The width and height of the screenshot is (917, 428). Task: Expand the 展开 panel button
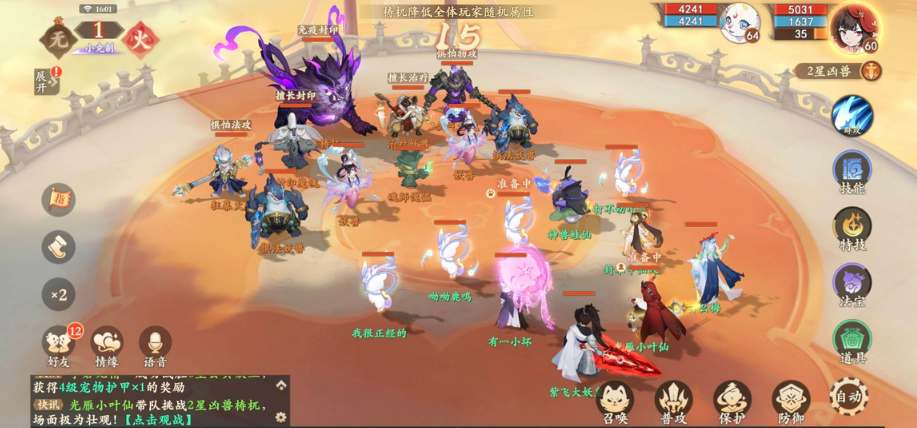pos(43,75)
